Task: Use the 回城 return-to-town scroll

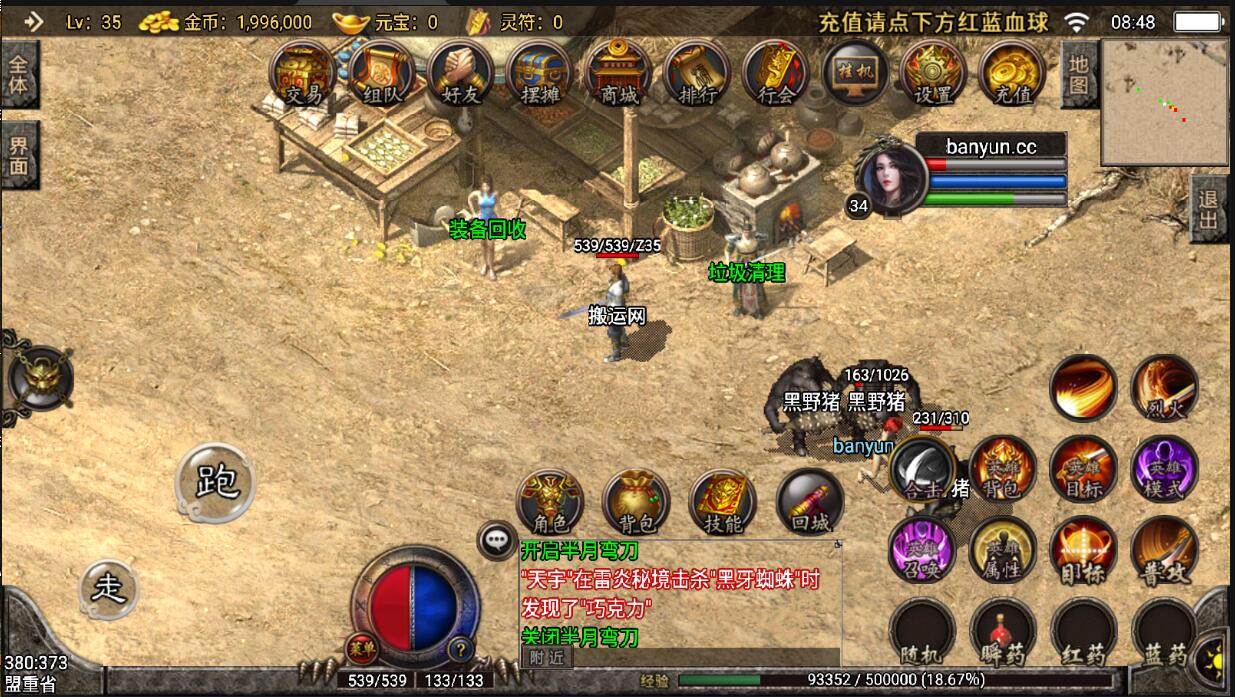Action: [809, 503]
